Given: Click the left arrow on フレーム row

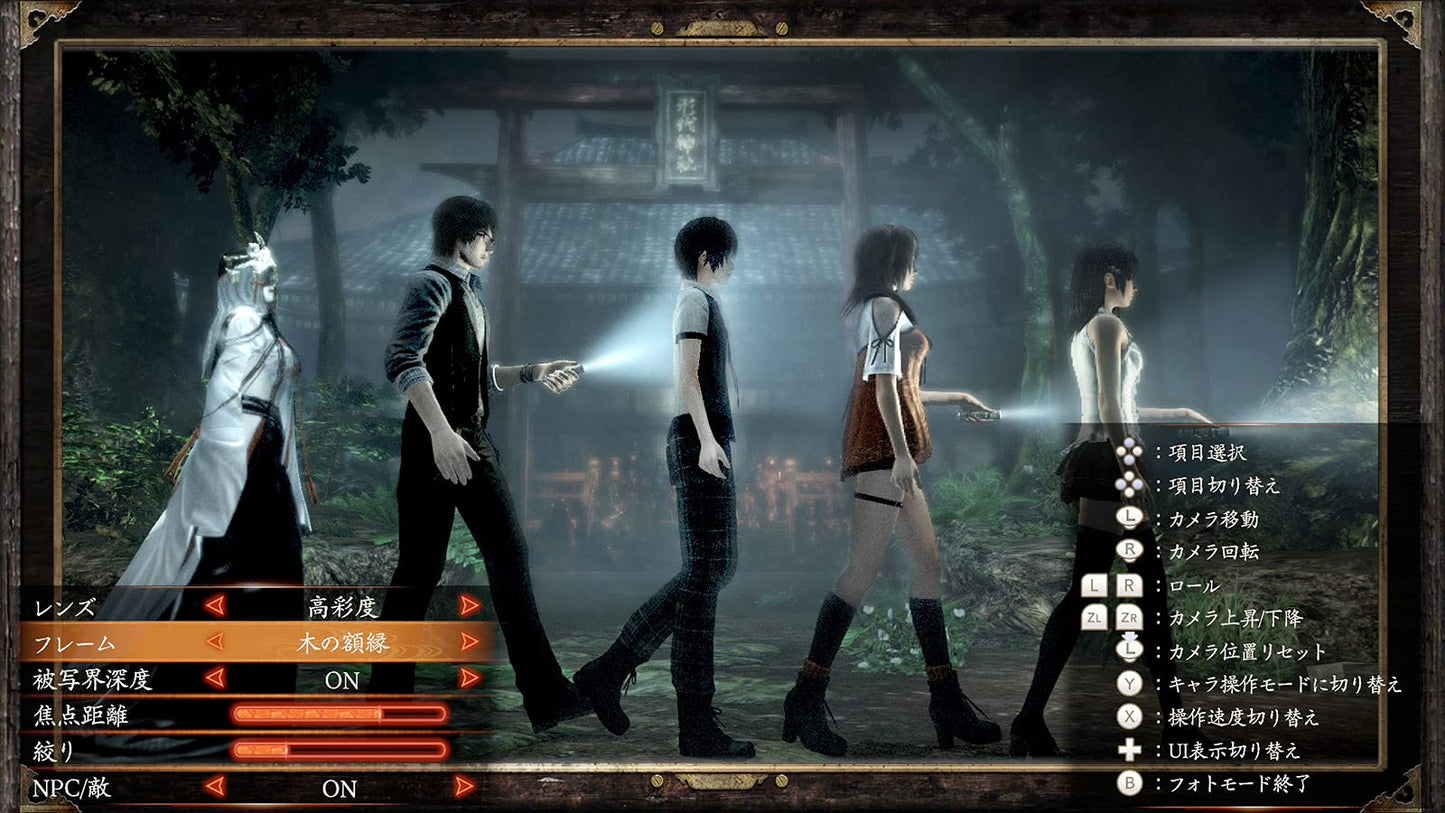Looking at the screenshot, I should tap(214, 641).
